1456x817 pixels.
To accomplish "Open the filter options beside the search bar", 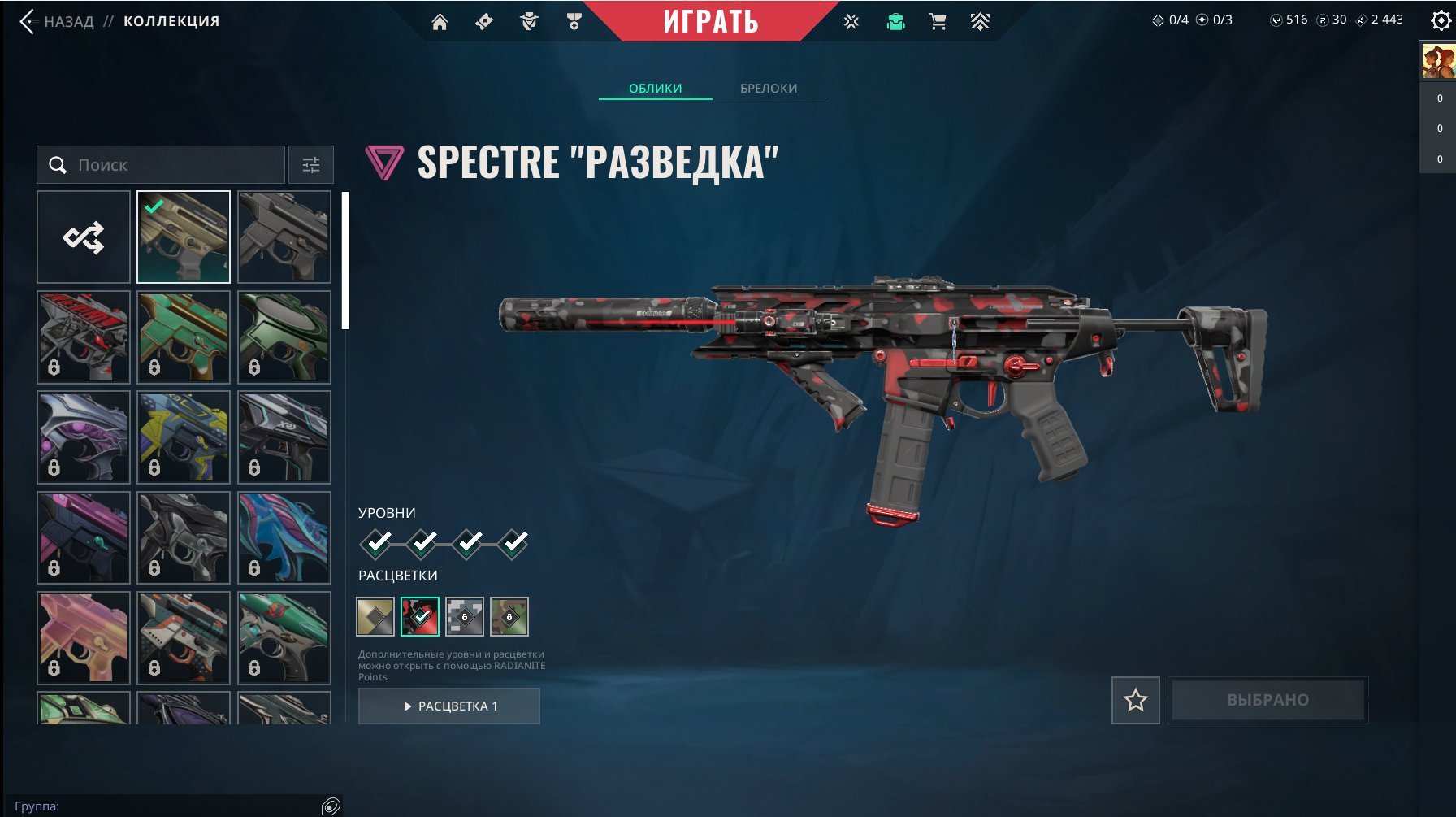I will 310,164.
